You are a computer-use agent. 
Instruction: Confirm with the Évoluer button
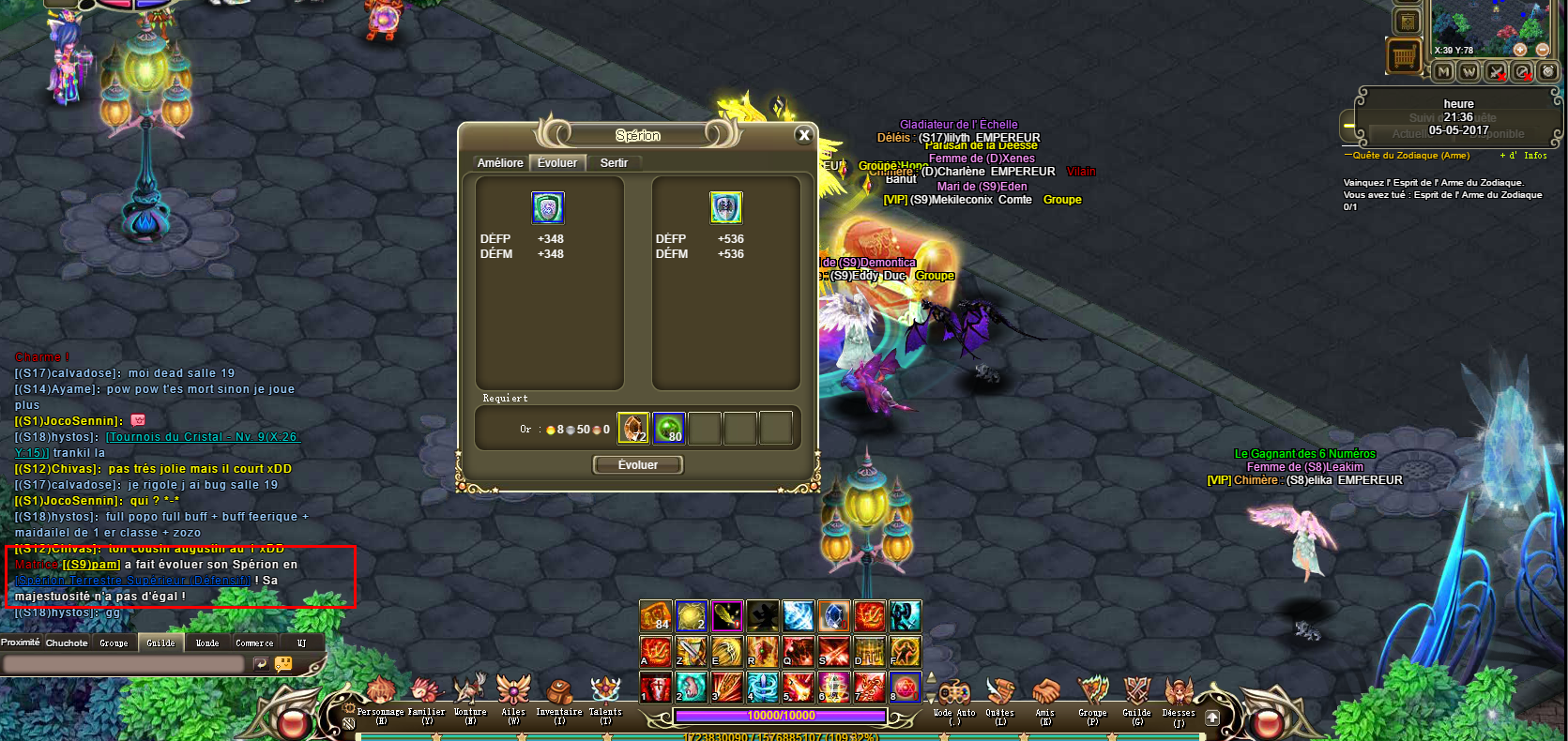[638, 465]
